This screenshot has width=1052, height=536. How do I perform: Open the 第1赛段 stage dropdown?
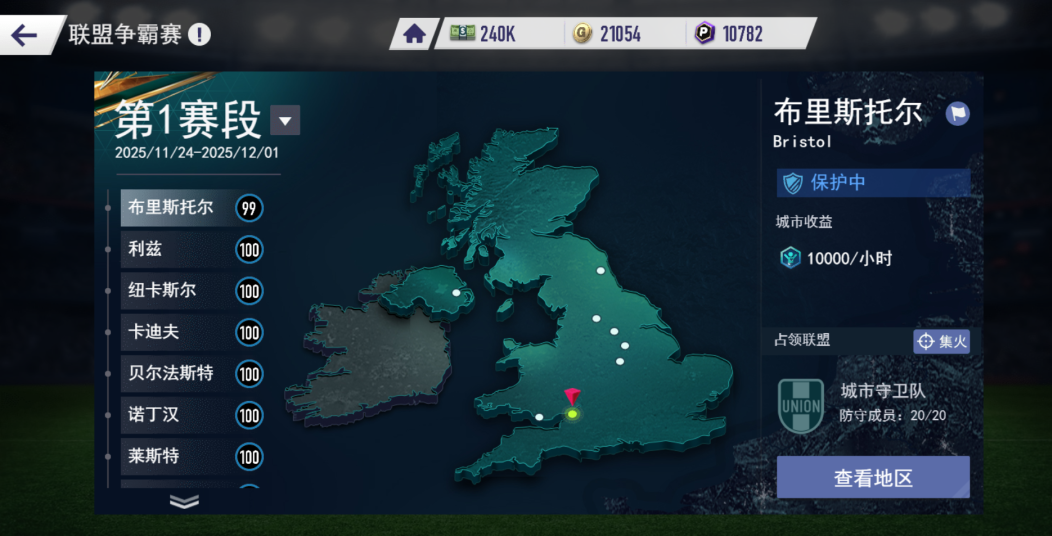285,121
